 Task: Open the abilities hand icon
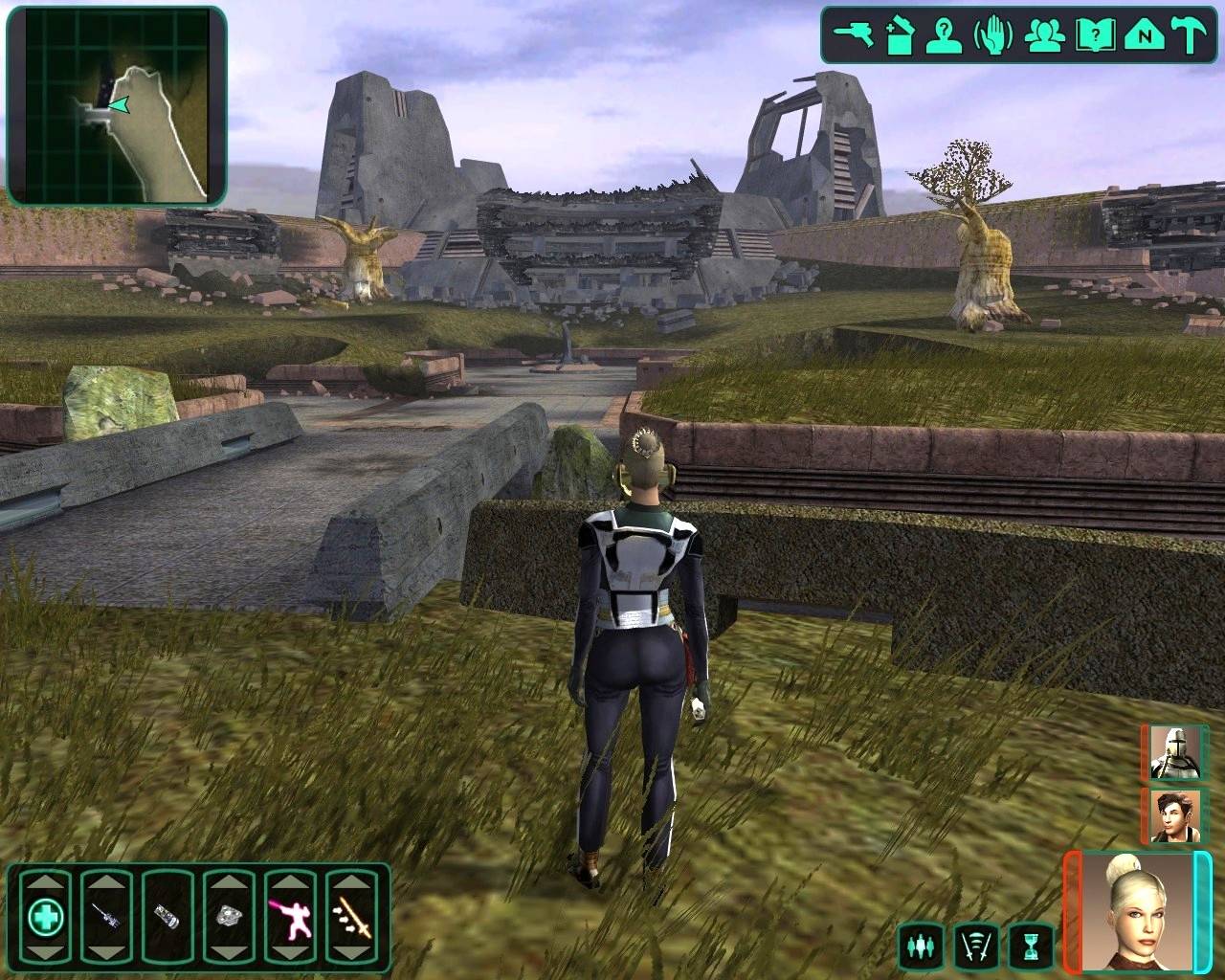coord(992,35)
